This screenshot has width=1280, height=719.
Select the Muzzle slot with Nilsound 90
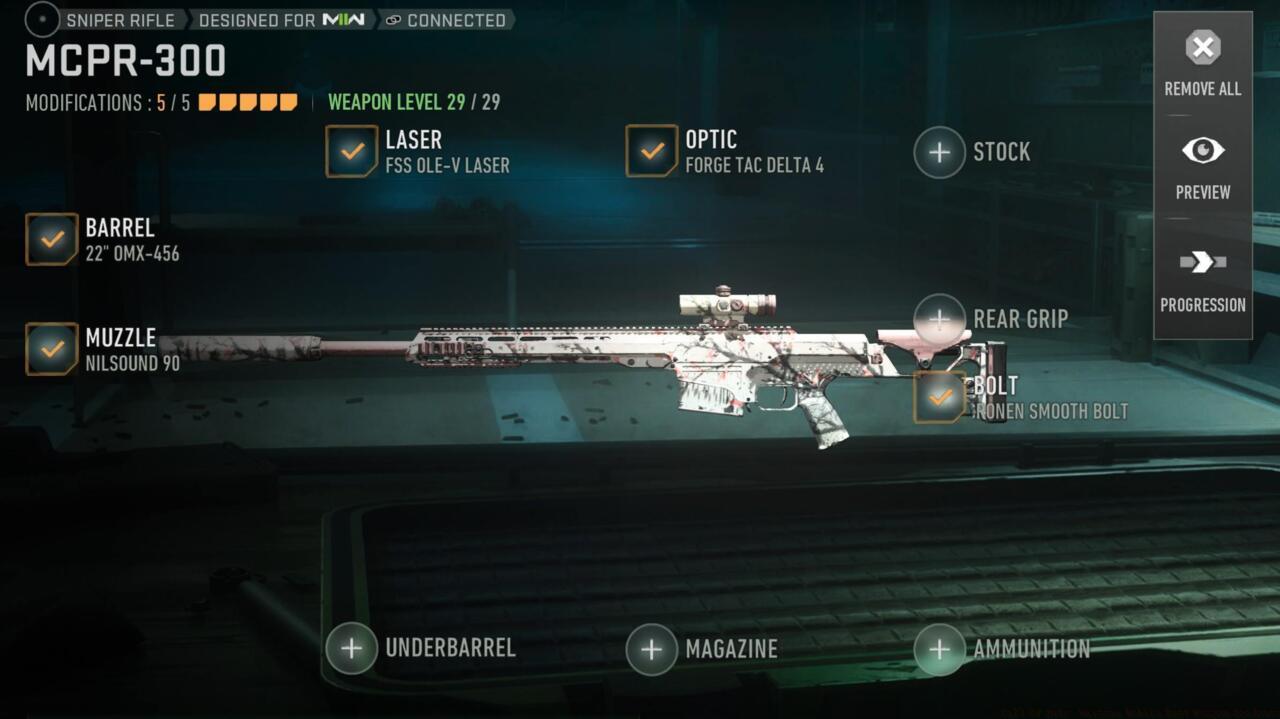(x=52, y=349)
